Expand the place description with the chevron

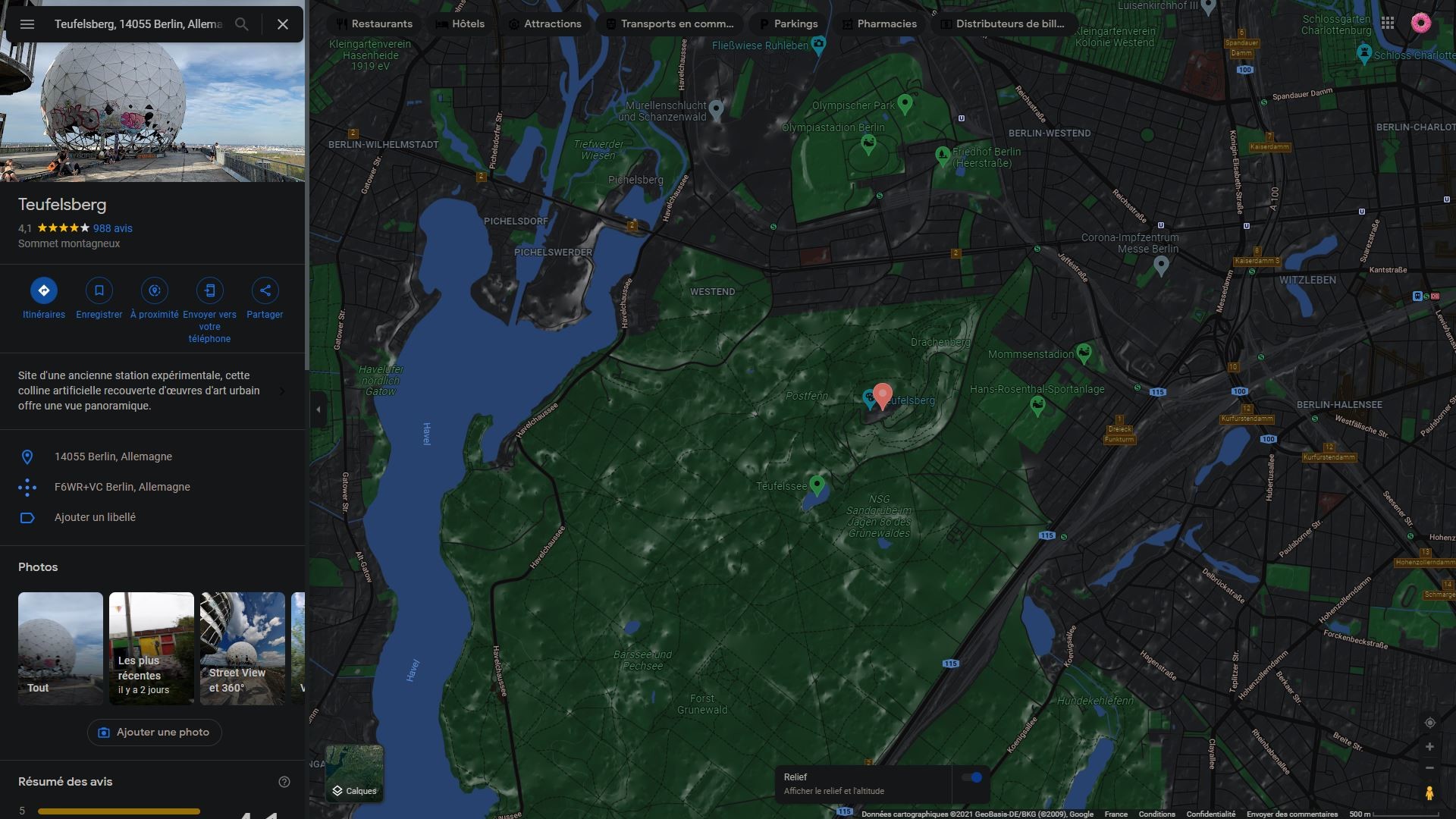[x=282, y=391]
